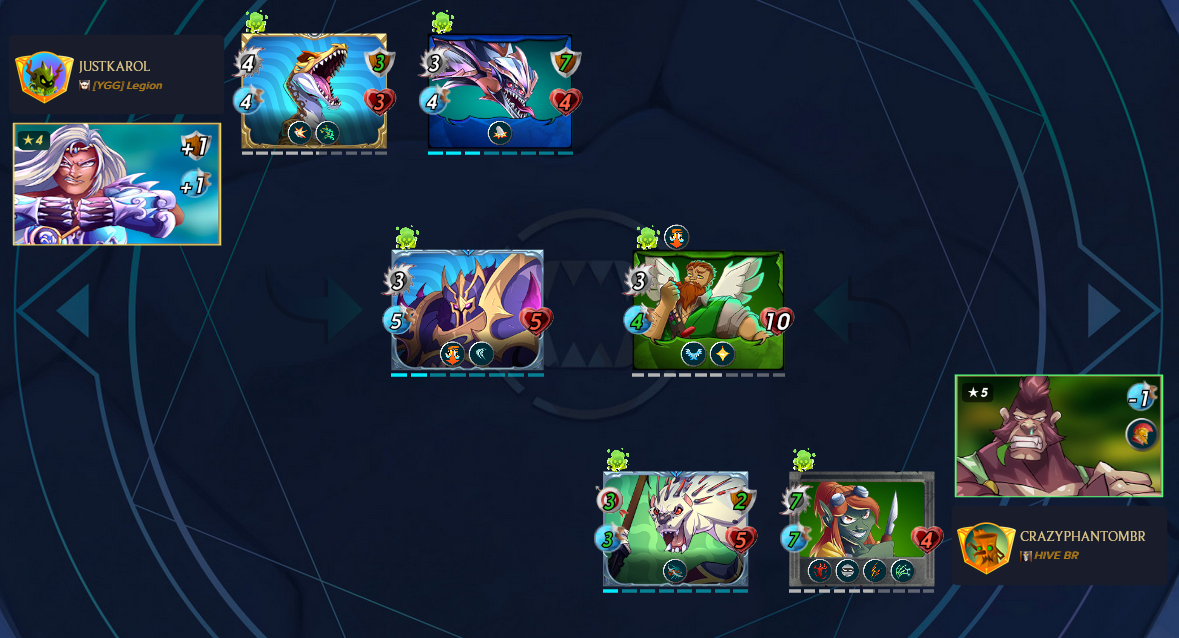1179x638 pixels.
Task: Pick the red-bearded winged dwarf card
Action: (x=708, y=310)
